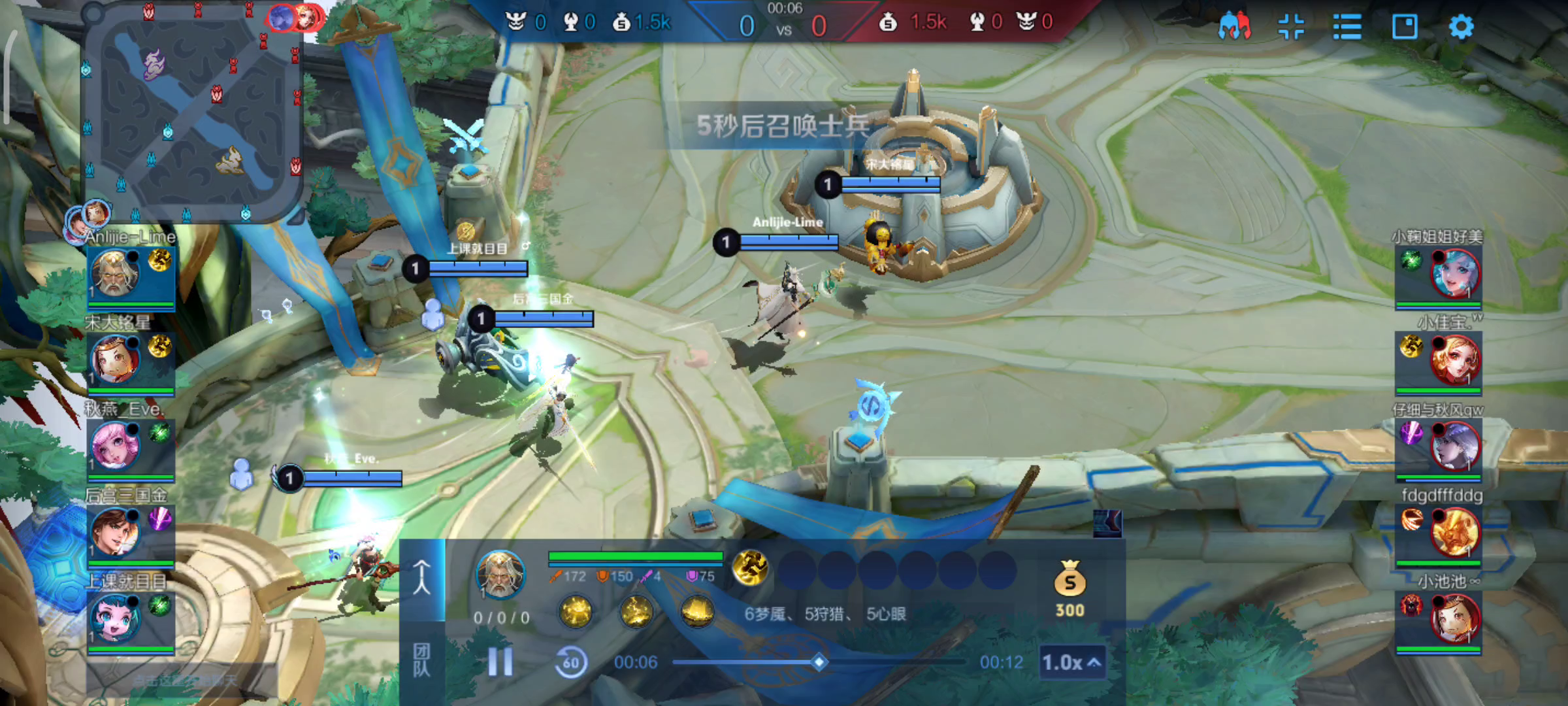Click the minimap
This screenshot has height=706, width=1568.
tap(193, 114)
